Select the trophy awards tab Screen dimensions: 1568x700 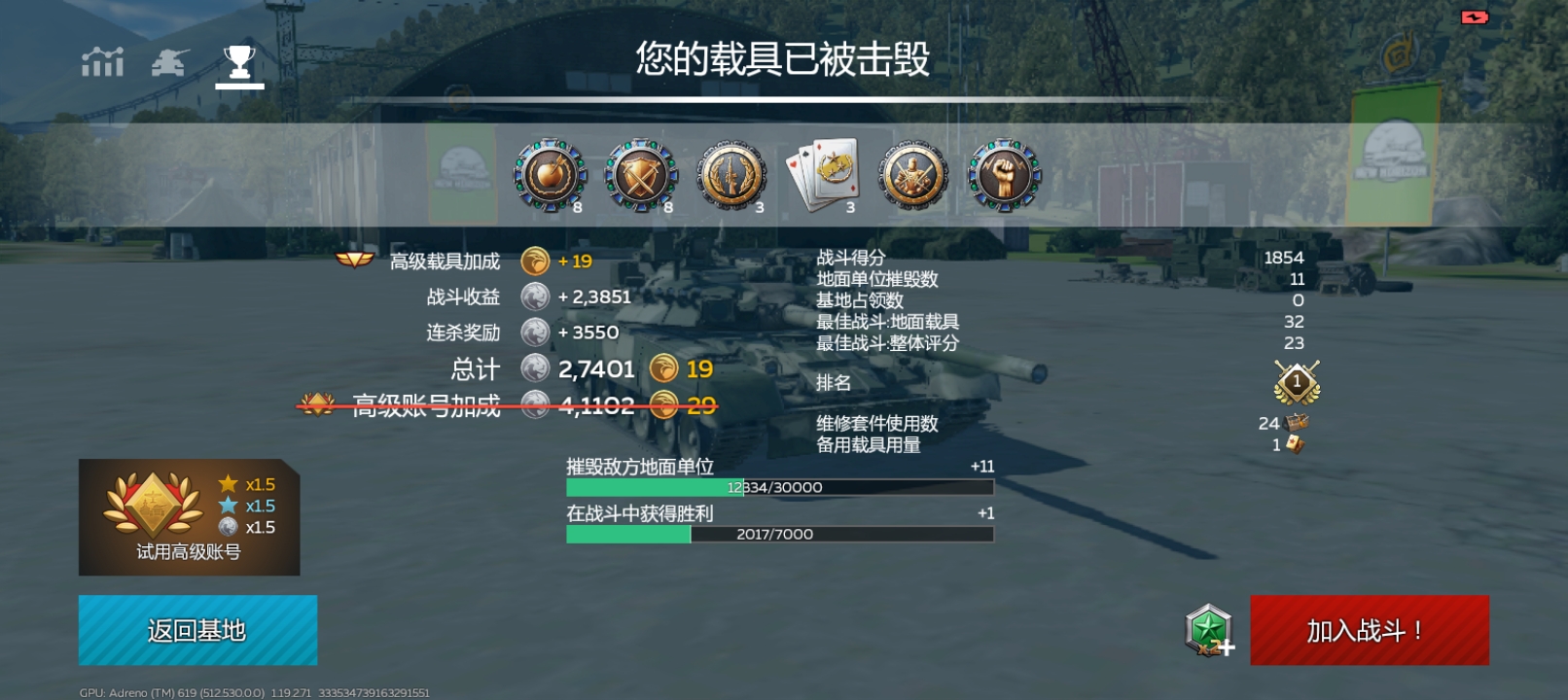coord(239,62)
